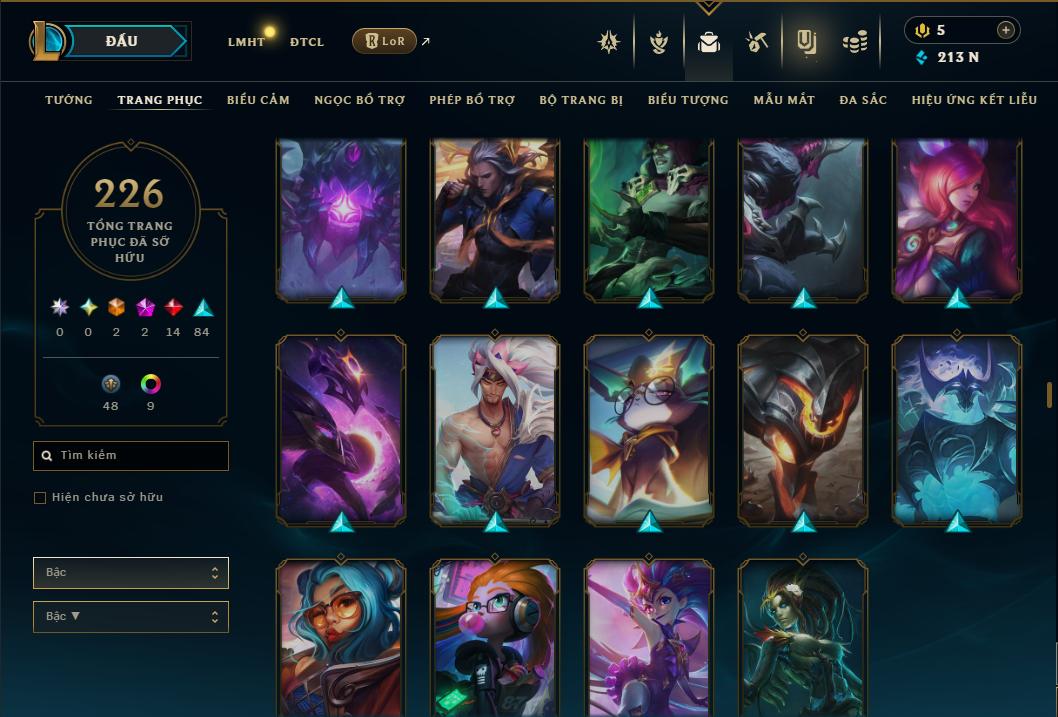Select the skin with round glasses and bat wings
Image resolution: width=1058 pixels, height=717 pixels.
coord(649,430)
